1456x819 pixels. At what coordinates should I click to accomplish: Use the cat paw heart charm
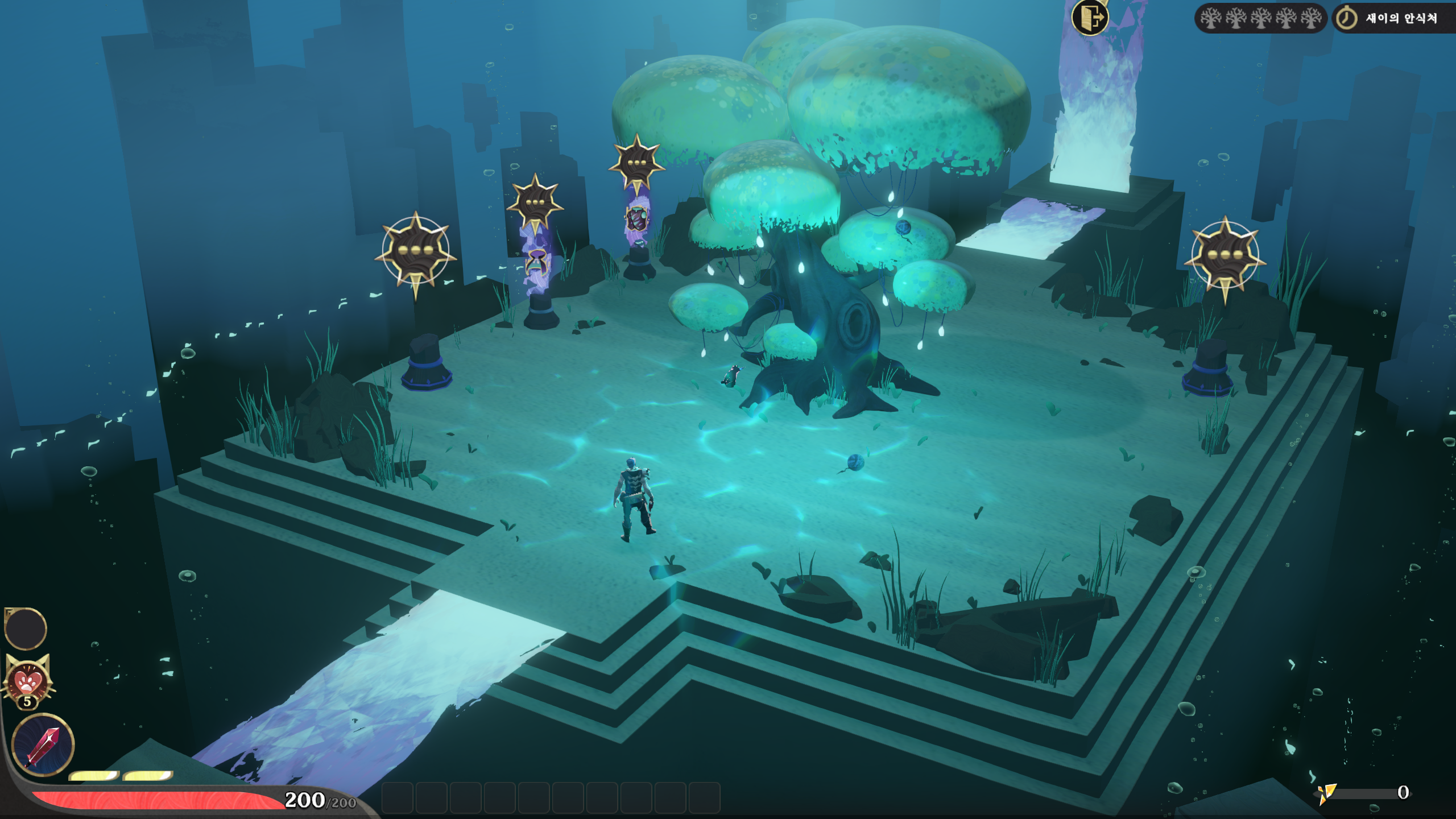point(27,681)
